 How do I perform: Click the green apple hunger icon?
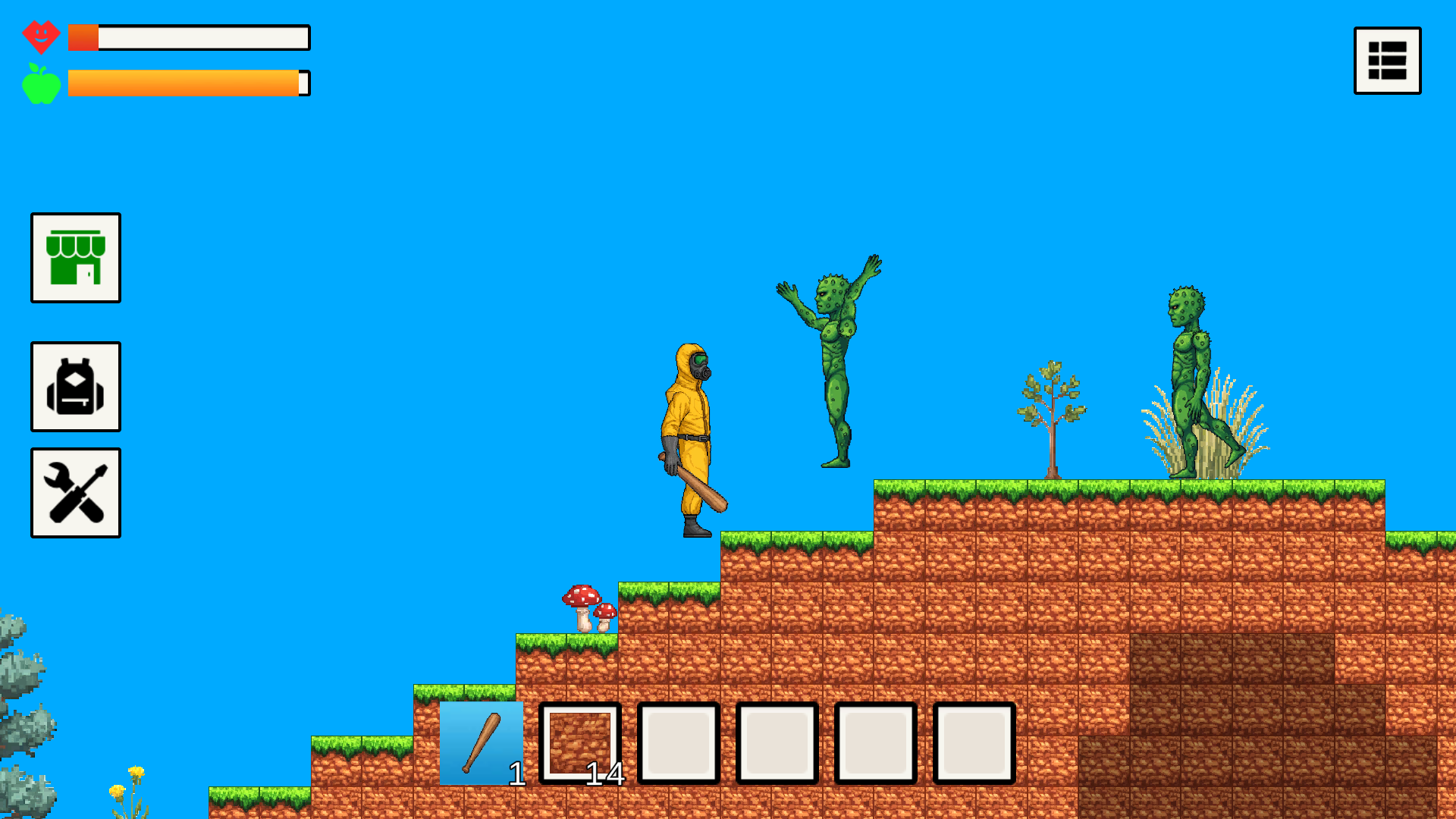[42, 82]
